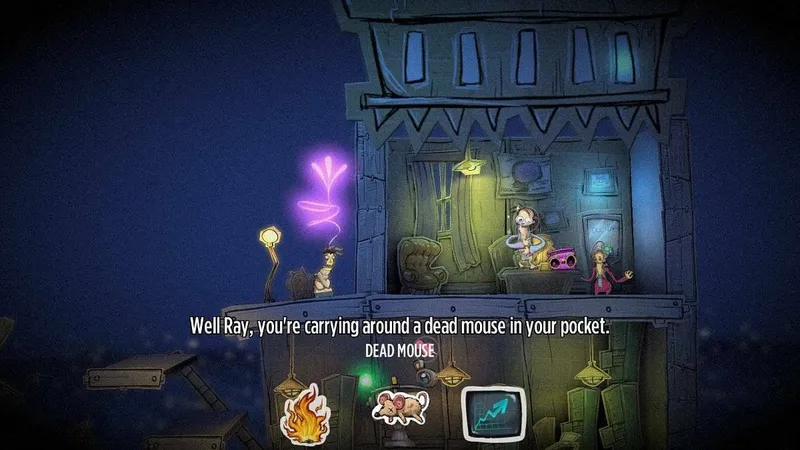Choose the monitor with rising arrow item
Screen dimensions: 800x450
click(x=494, y=412)
